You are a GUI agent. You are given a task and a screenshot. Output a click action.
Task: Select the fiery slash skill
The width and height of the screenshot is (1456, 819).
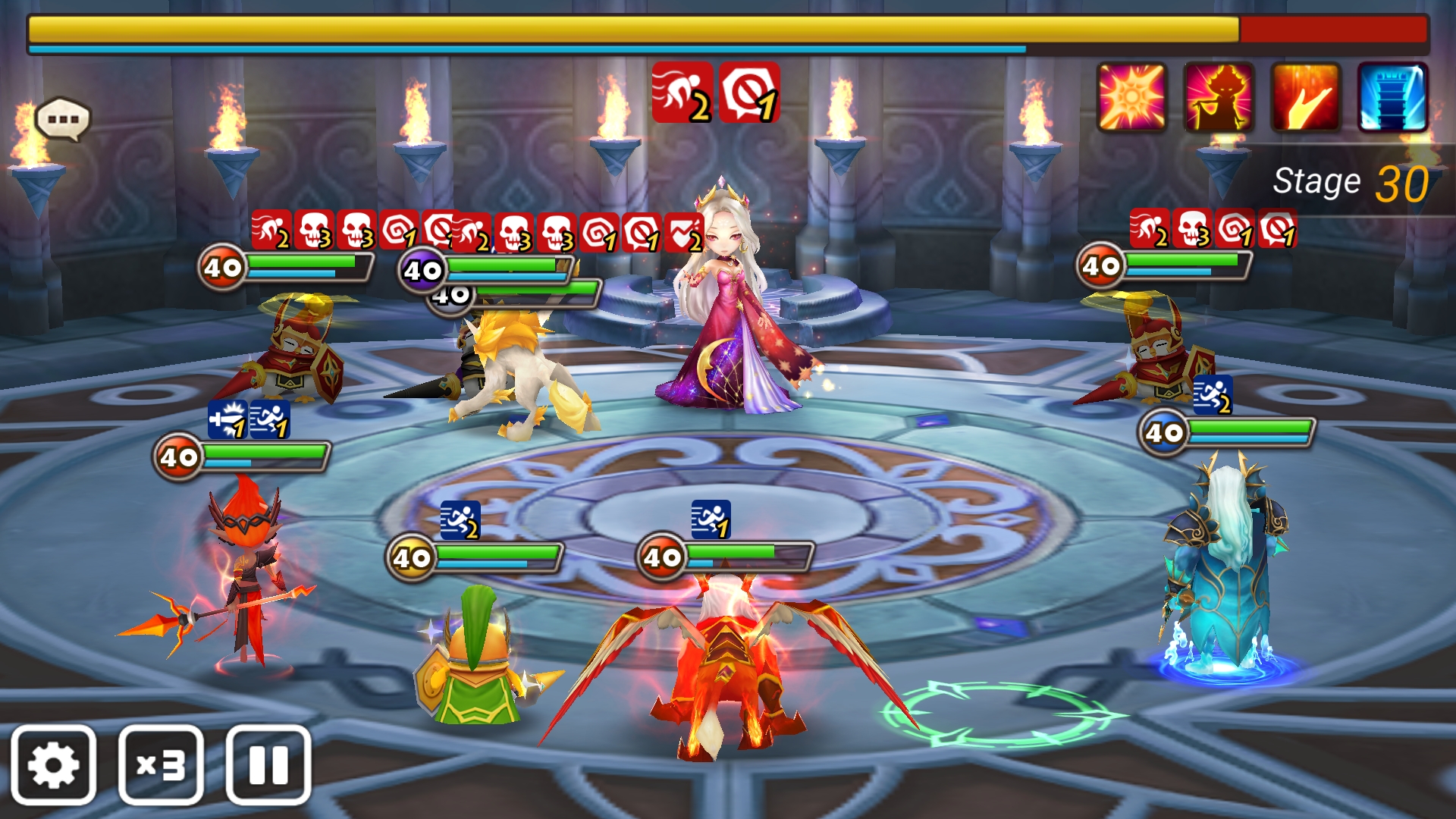(1306, 97)
